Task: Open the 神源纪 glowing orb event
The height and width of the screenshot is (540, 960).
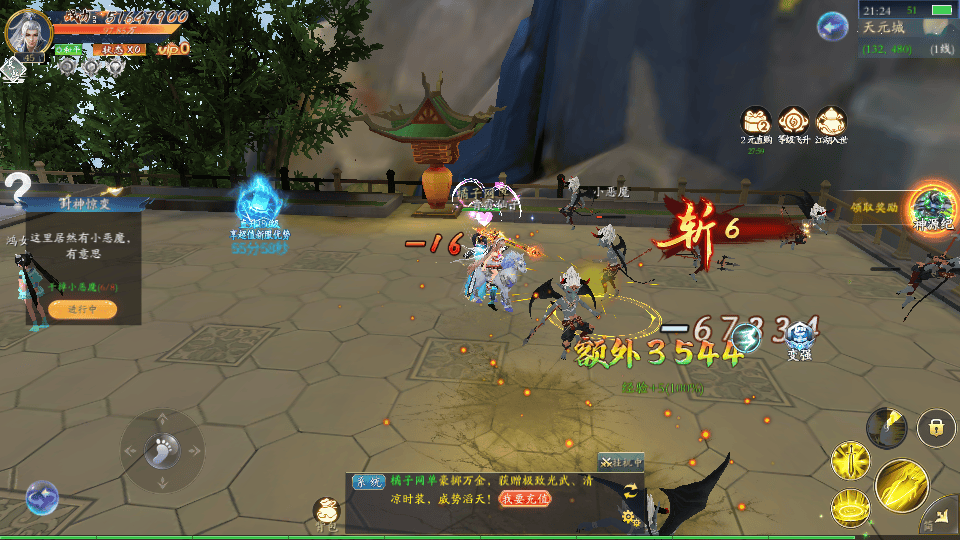Action: click(932, 207)
